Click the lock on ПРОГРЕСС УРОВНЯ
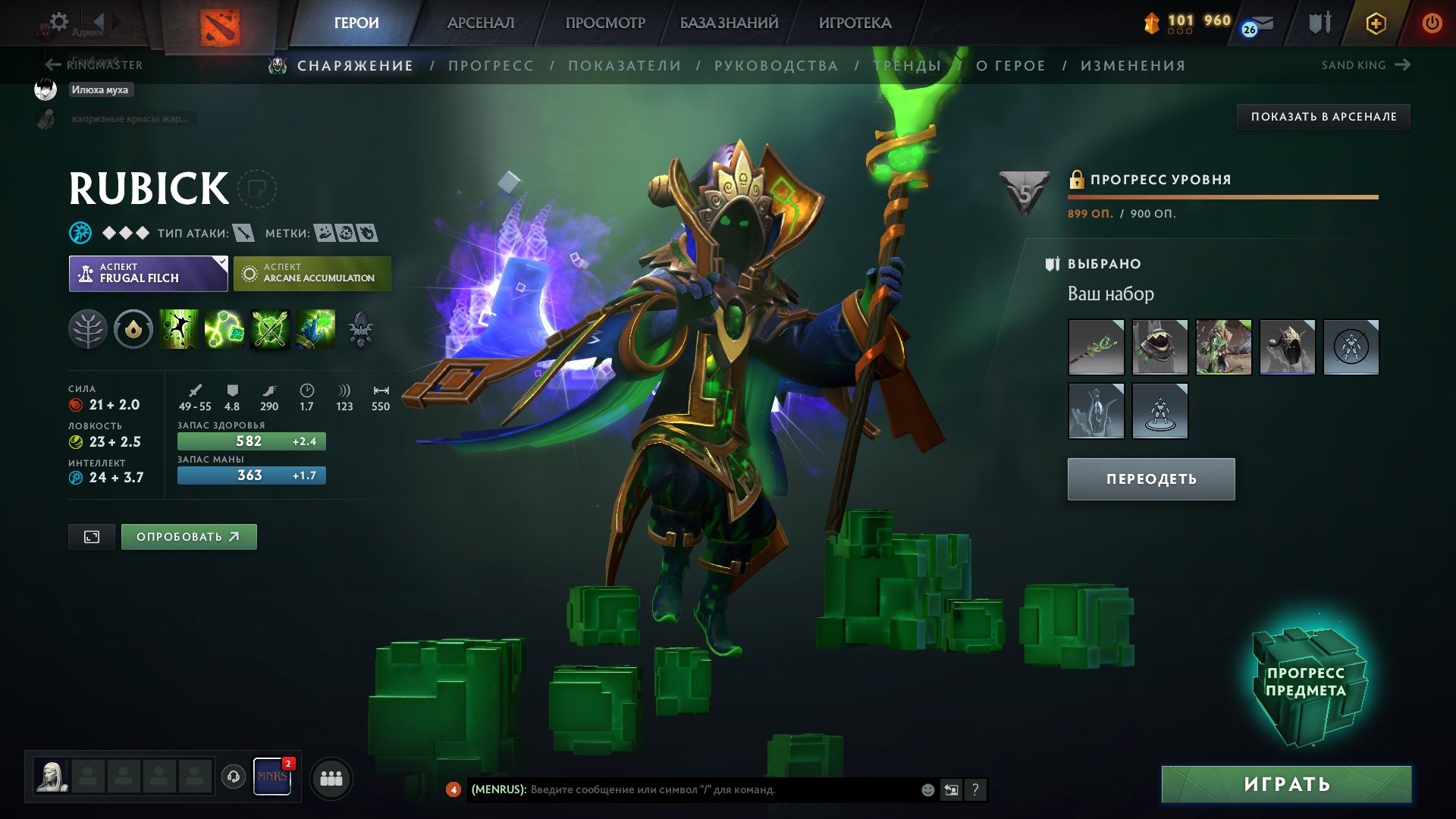The height and width of the screenshot is (819, 1456). (x=1076, y=180)
